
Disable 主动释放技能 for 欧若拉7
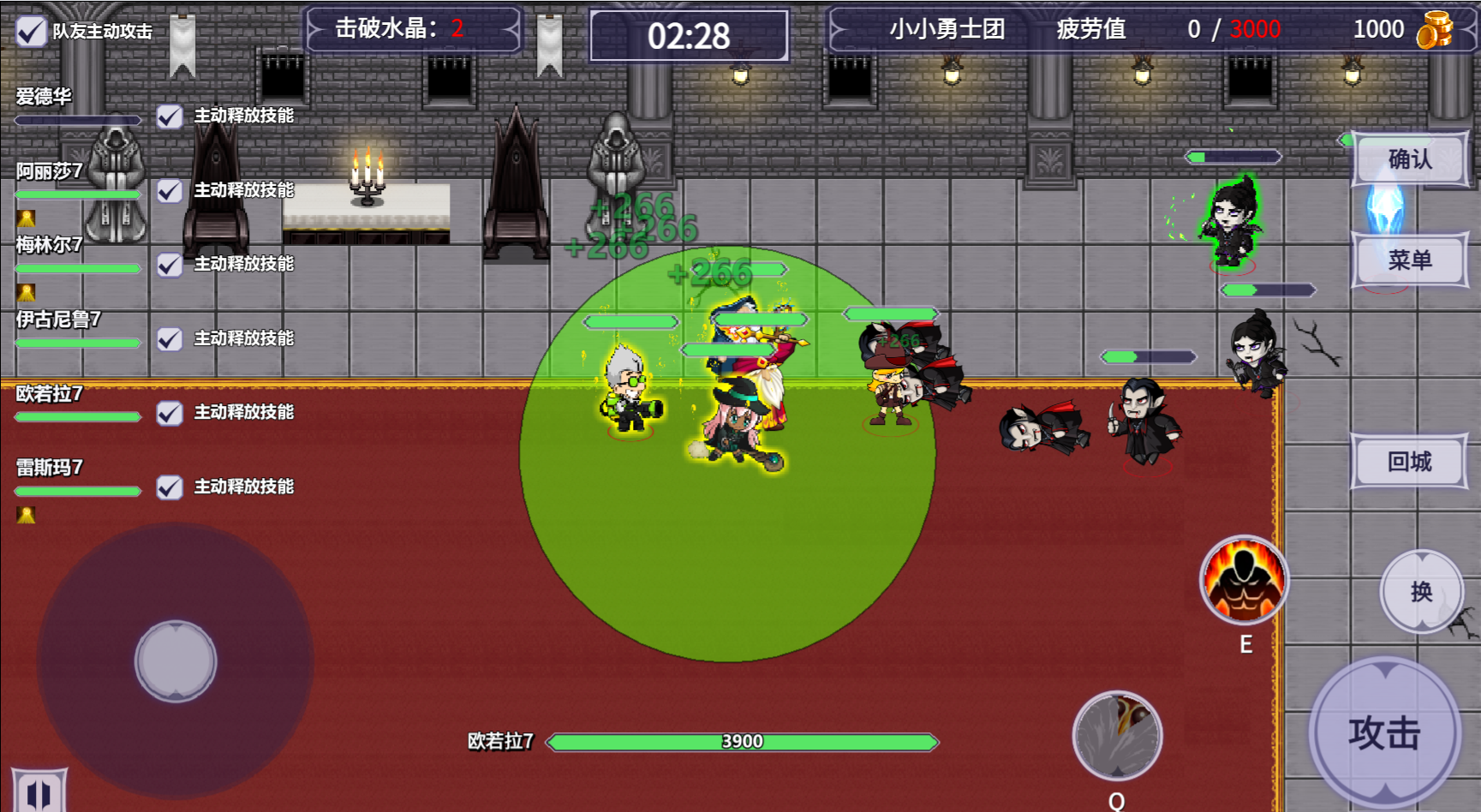point(168,414)
